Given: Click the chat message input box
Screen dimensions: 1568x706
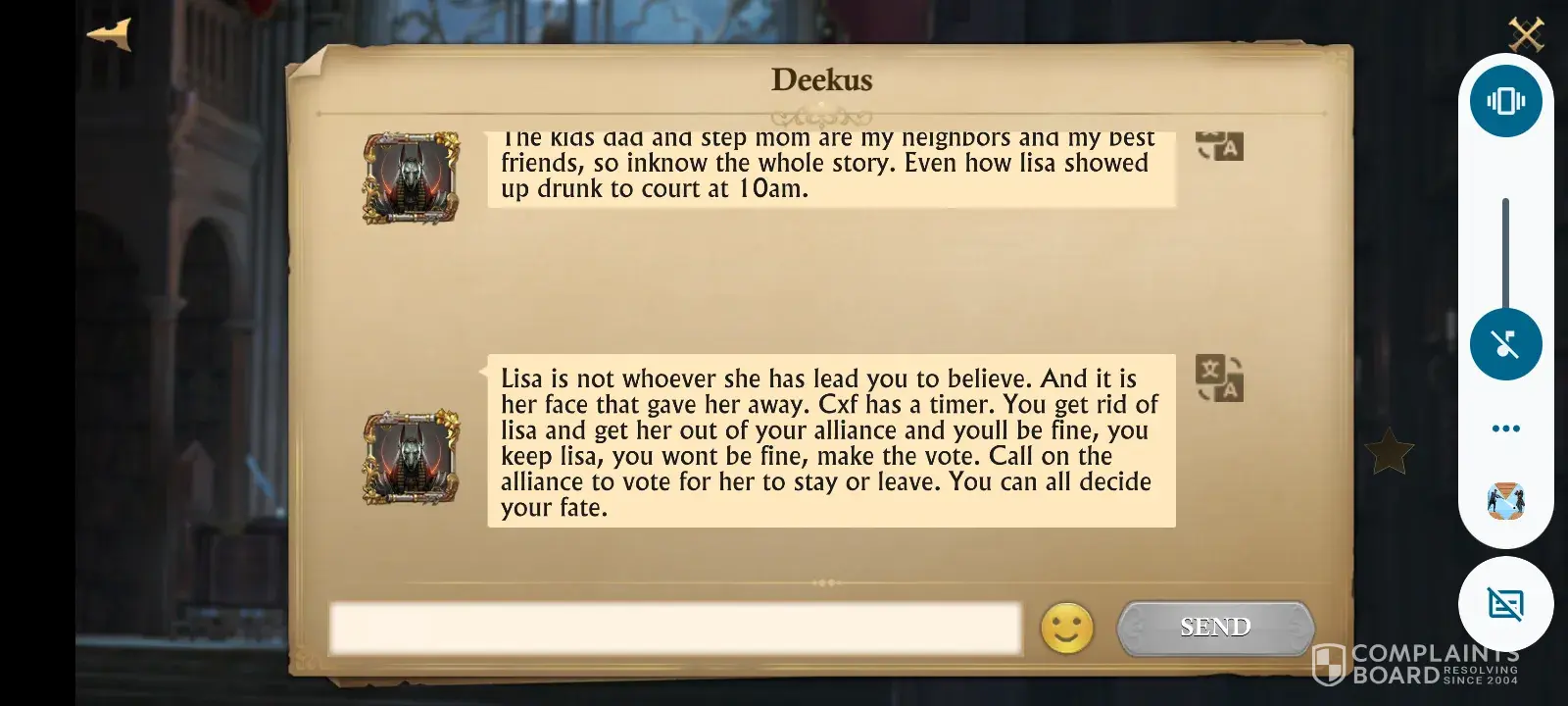Looking at the screenshot, I should pos(674,629).
